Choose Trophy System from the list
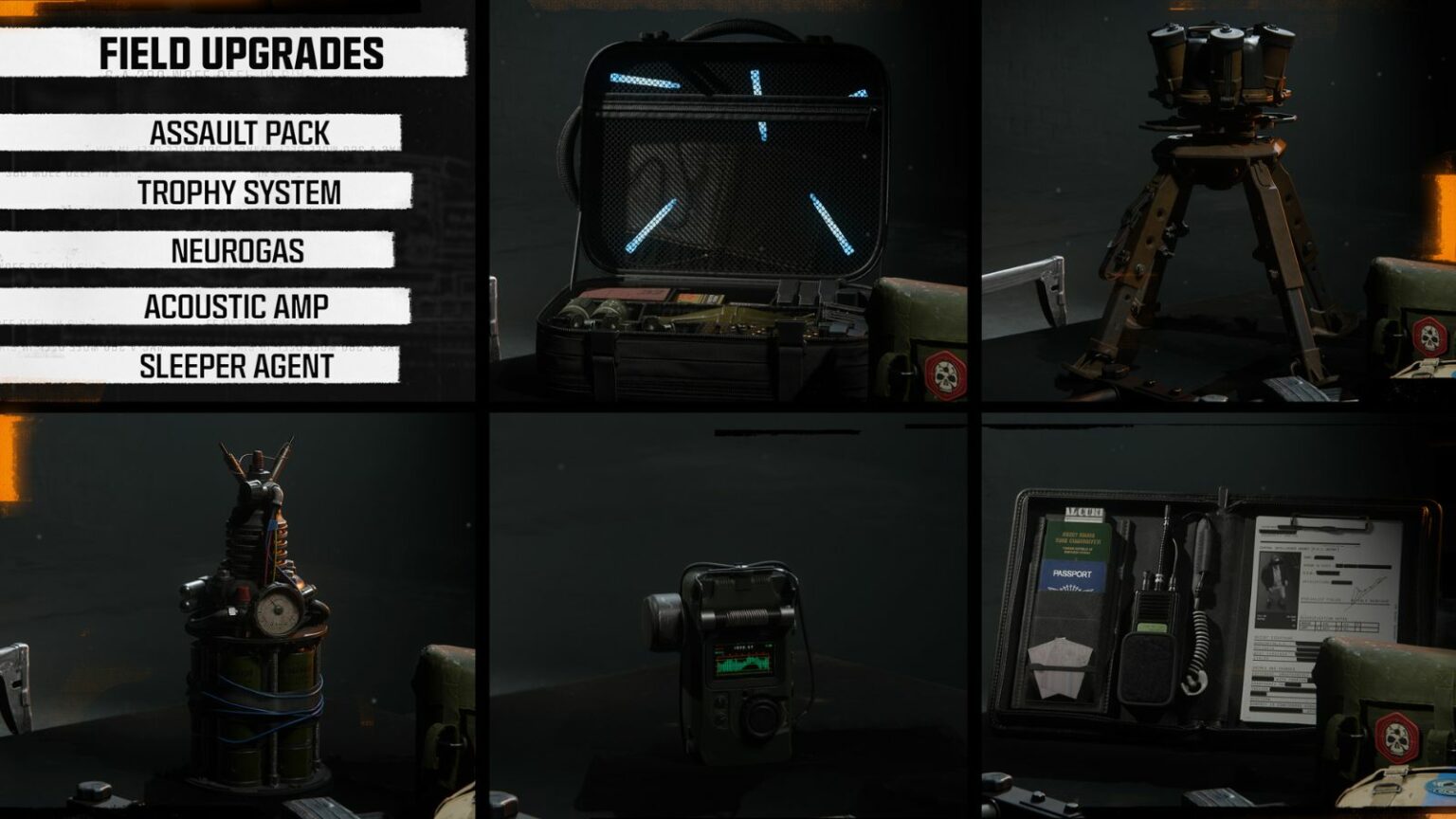Image resolution: width=1456 pixels, height=819 pixels. point(241,192)
